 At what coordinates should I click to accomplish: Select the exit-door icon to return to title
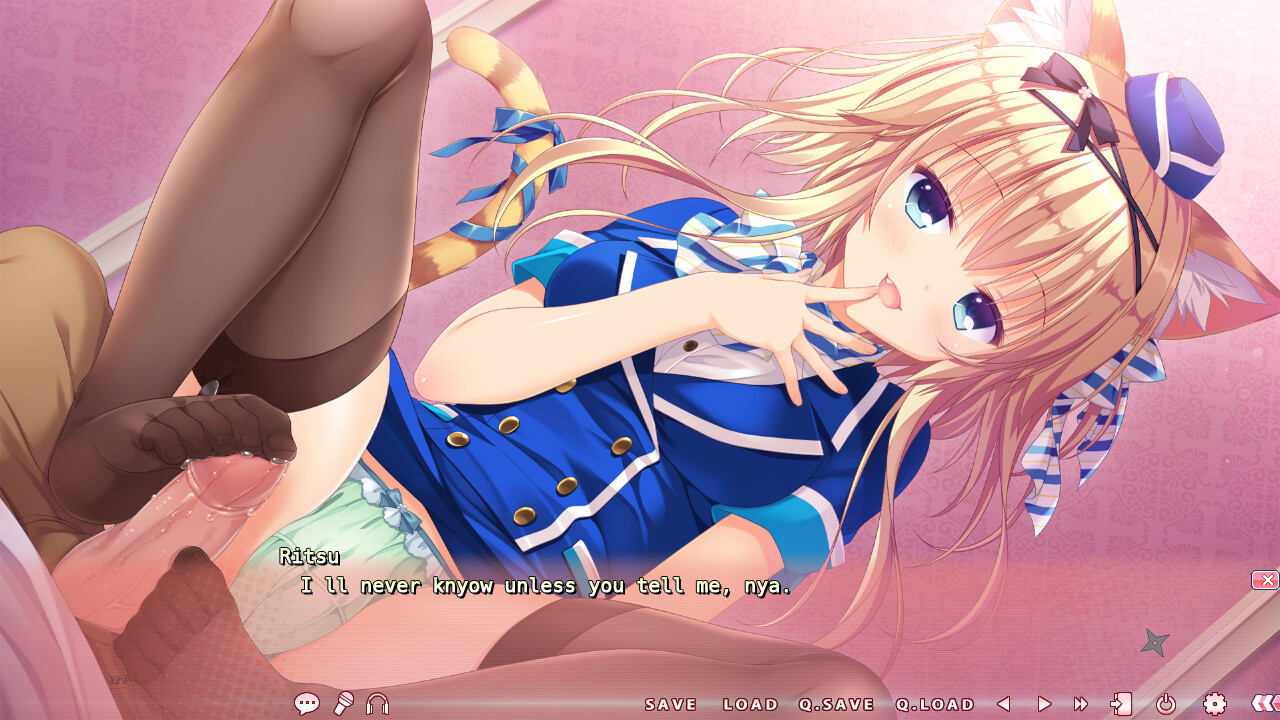pyautogui.click(x=1122, y=704)
